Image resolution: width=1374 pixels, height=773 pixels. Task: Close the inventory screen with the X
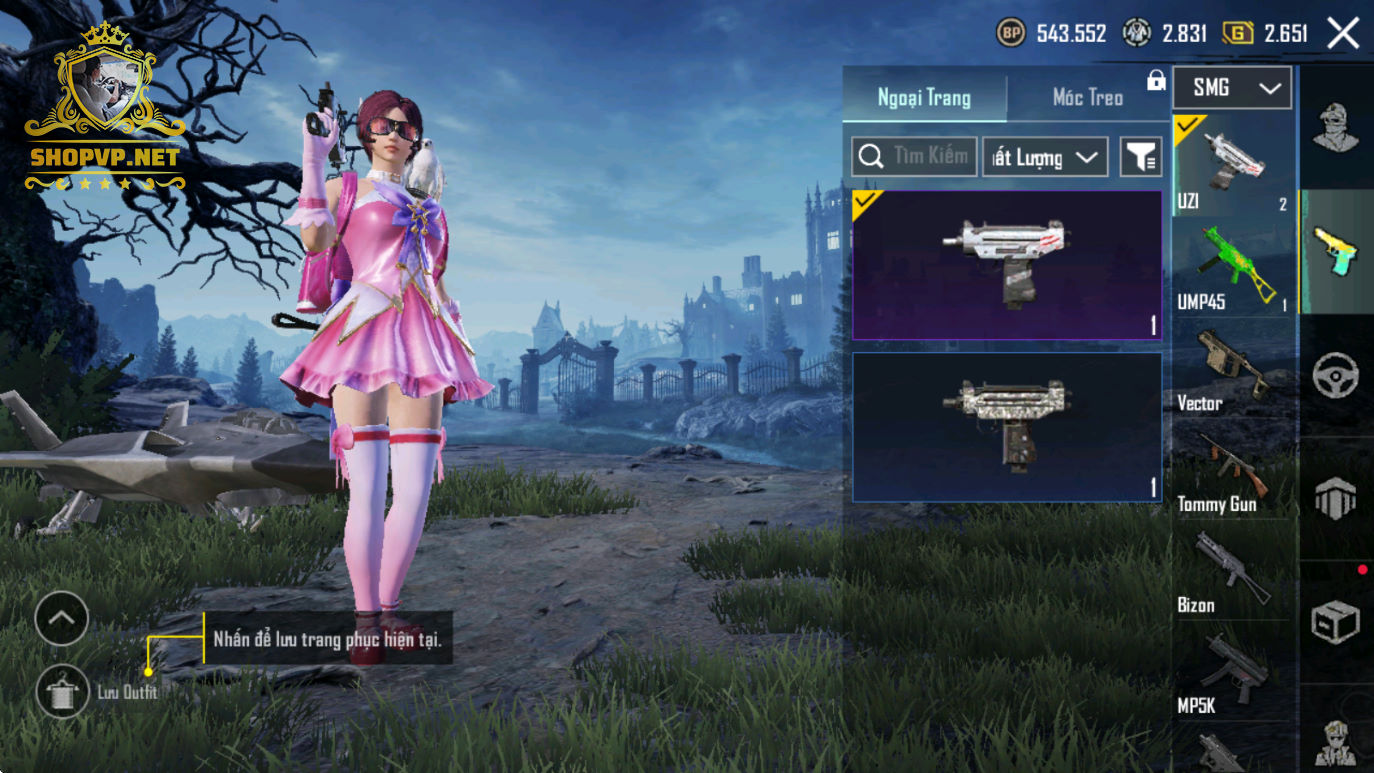[x=1343, y=34]
